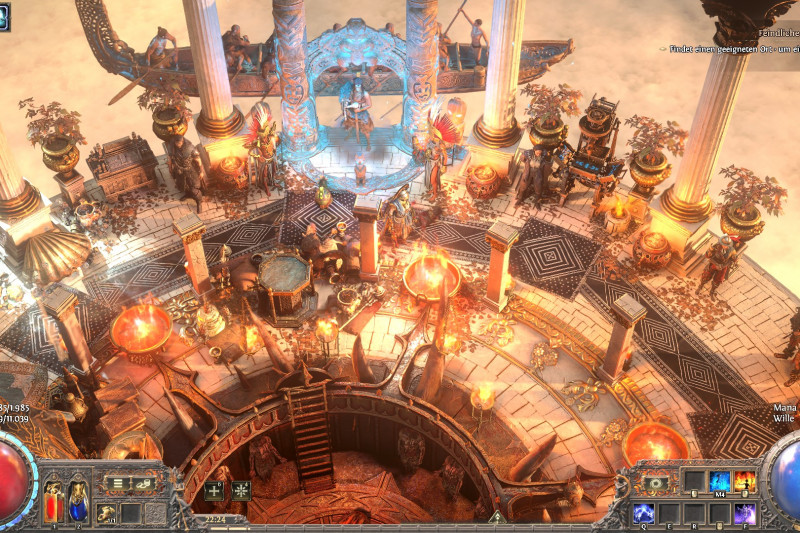Select the quest objective text tracker
800x533 pixels.
pos(728,48)
